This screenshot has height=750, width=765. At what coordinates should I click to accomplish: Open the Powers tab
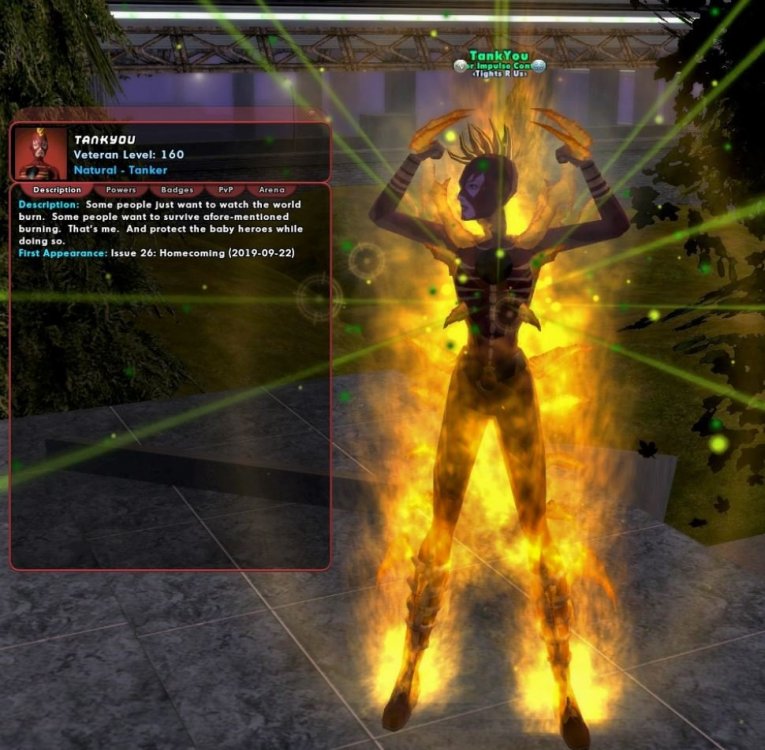pos(121,189)
